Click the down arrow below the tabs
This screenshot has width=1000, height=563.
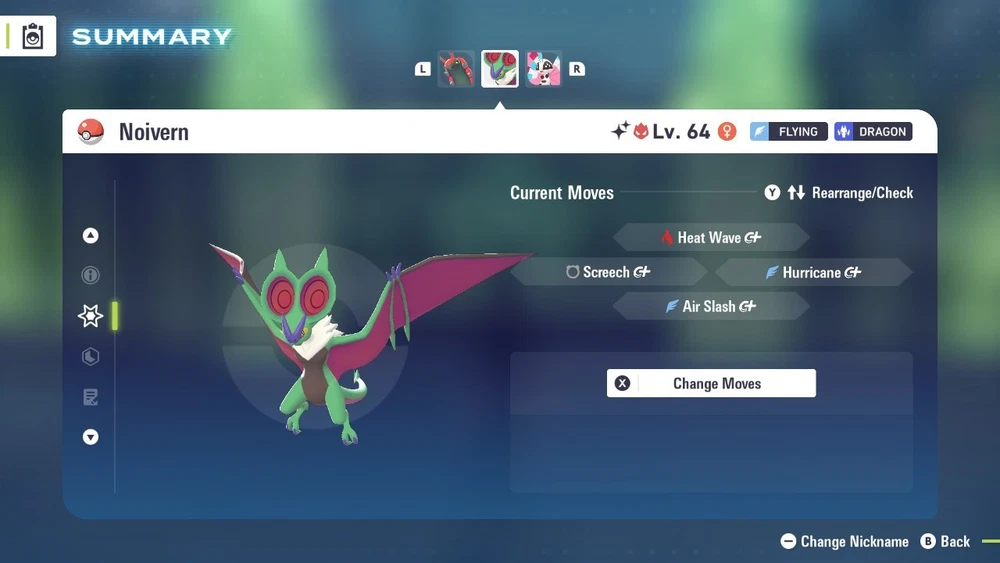tap(91, 437)
